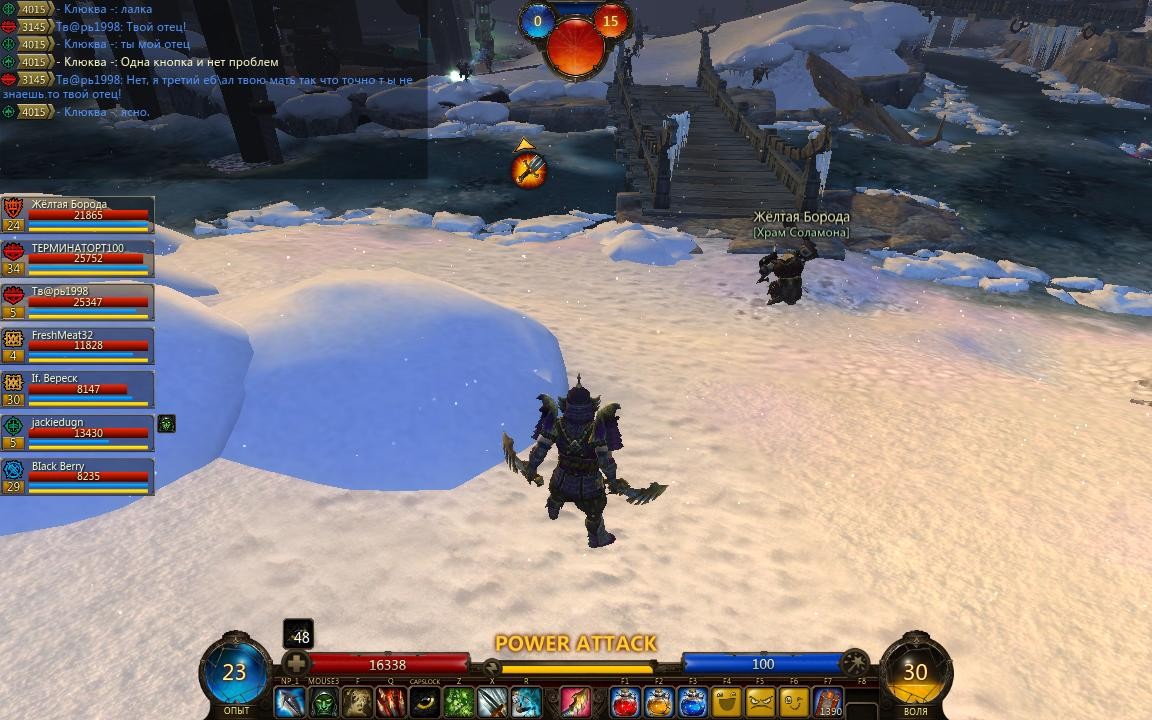Viewport: 1152px width, 720px height.
Task: Drink the blue mana potion
Action: click(693, 702)
